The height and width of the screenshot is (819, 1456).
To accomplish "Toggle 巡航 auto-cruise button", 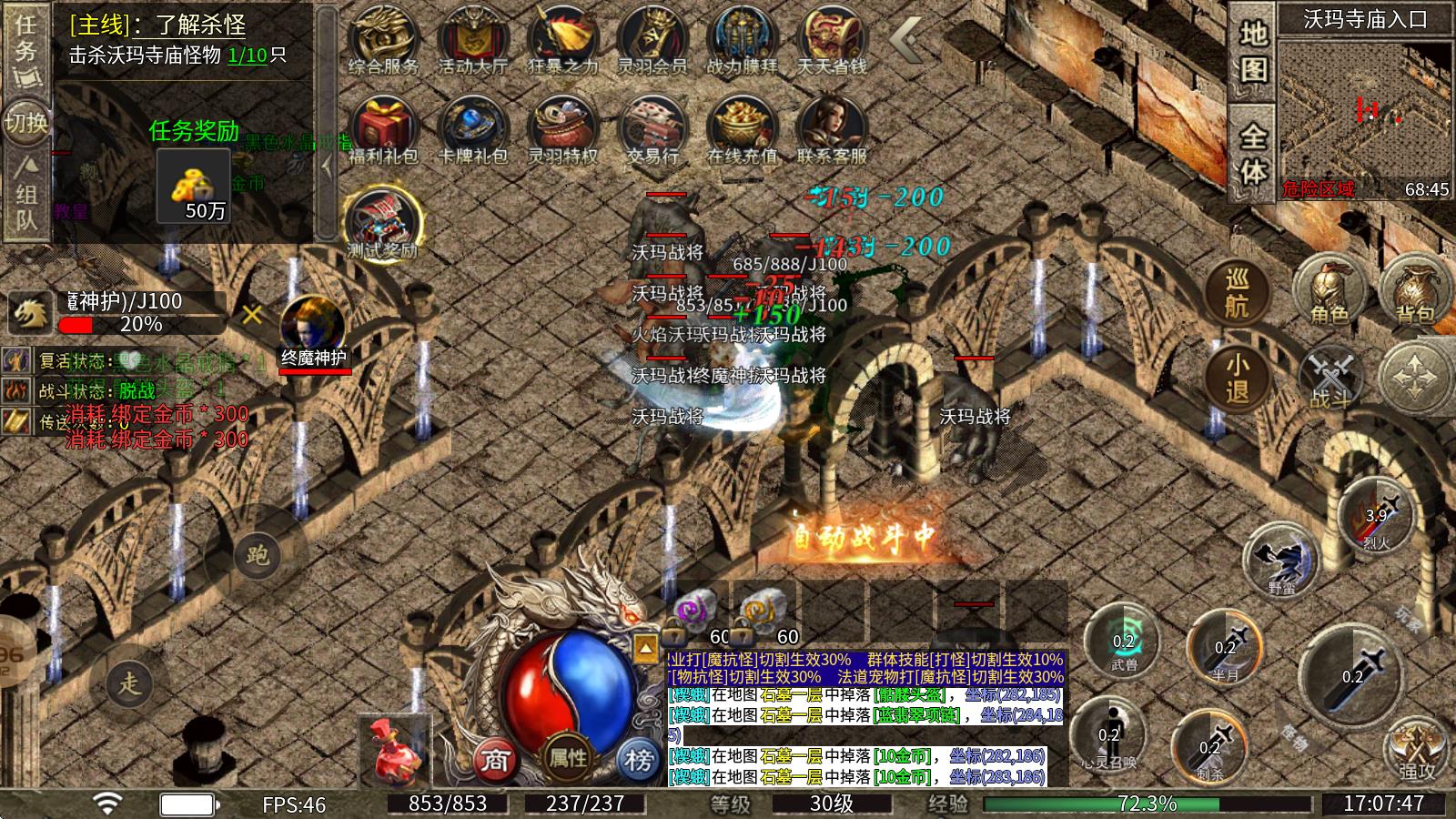I will (x=1236, y=293).
